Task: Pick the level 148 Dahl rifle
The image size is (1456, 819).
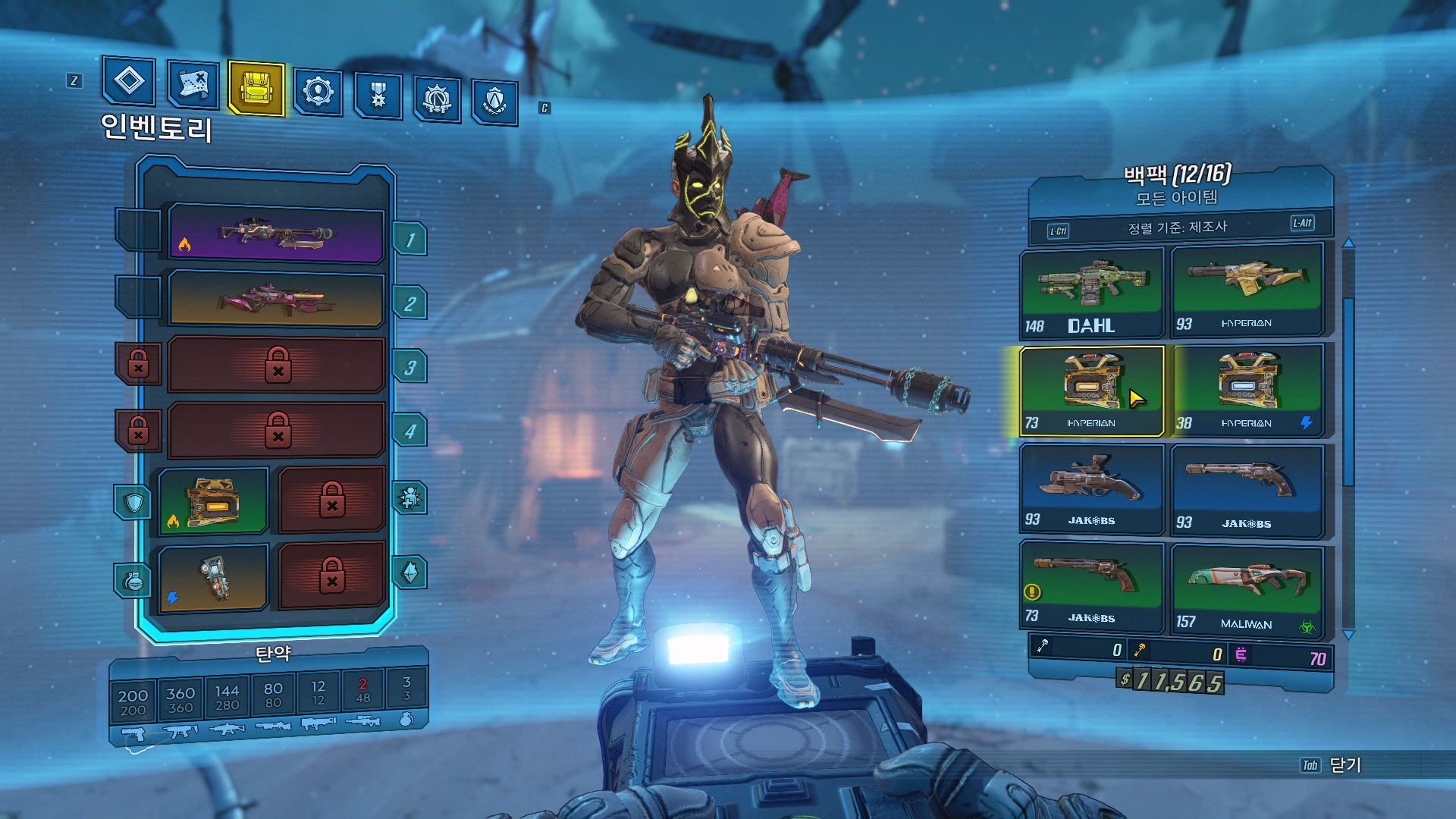Action: (1091, 292)
